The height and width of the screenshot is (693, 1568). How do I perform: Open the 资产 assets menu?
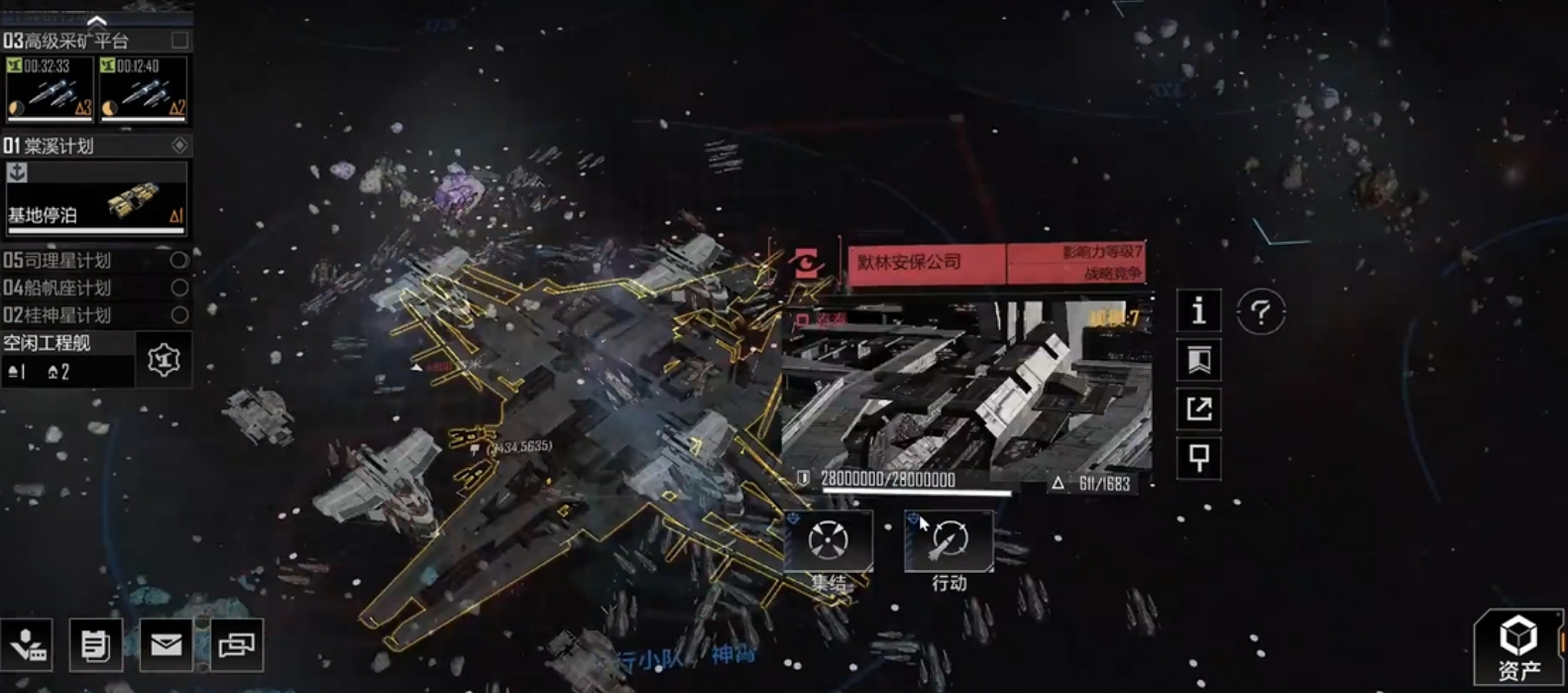tap(1517, 647)
